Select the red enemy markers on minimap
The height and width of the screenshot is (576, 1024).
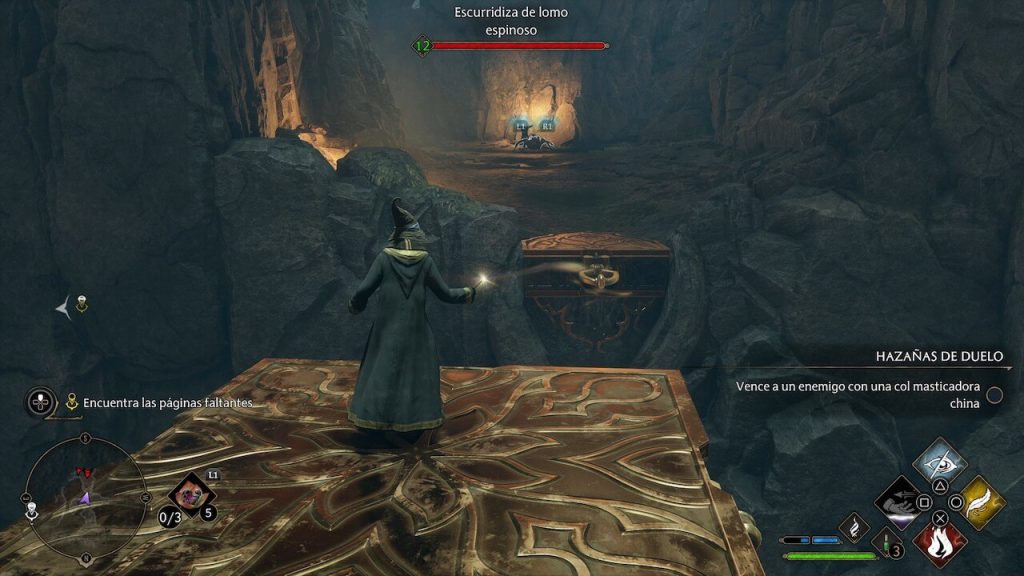coord(82,472)
